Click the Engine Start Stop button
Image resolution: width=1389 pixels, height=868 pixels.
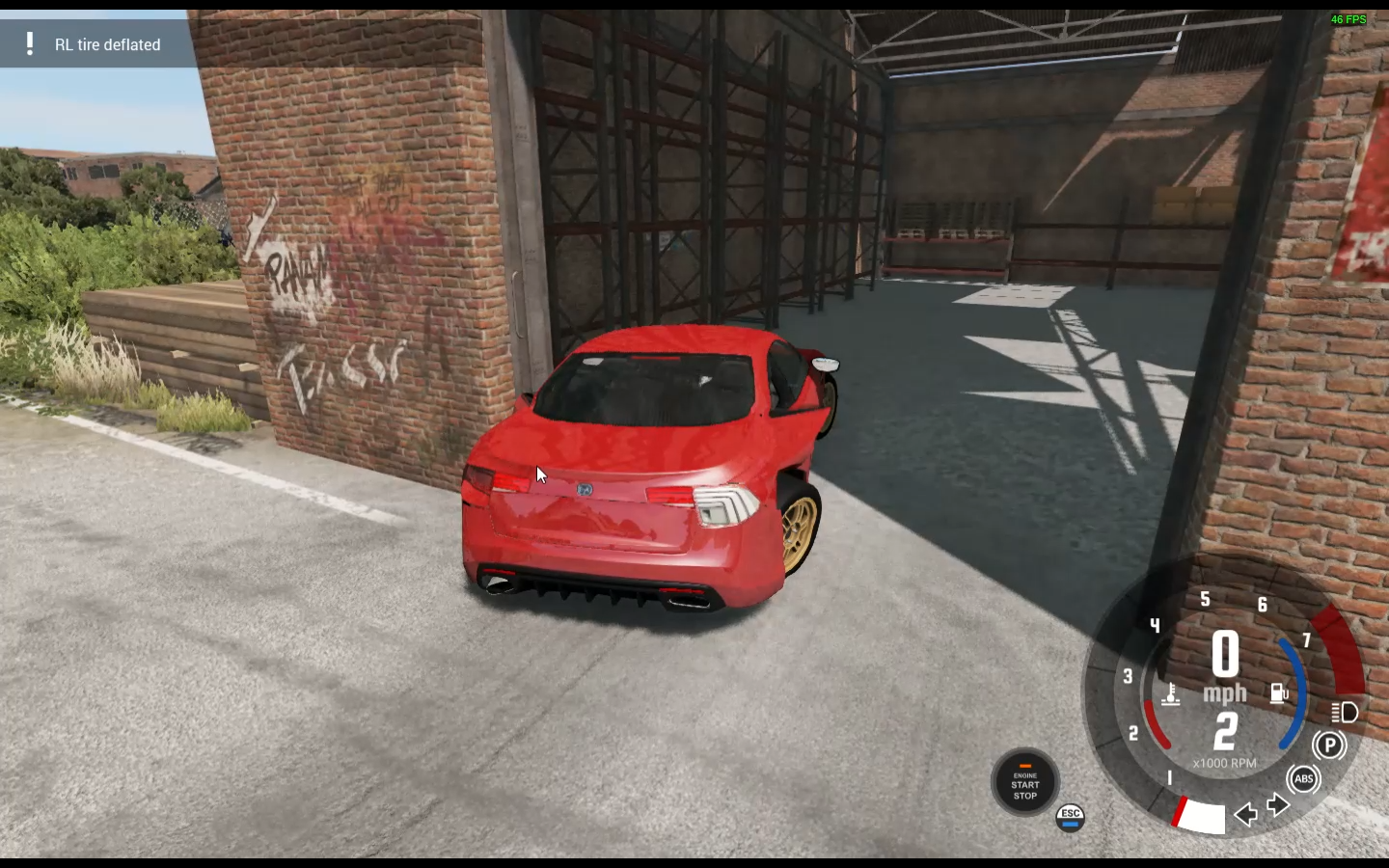pyautogui.click(x=1024, y=782)
